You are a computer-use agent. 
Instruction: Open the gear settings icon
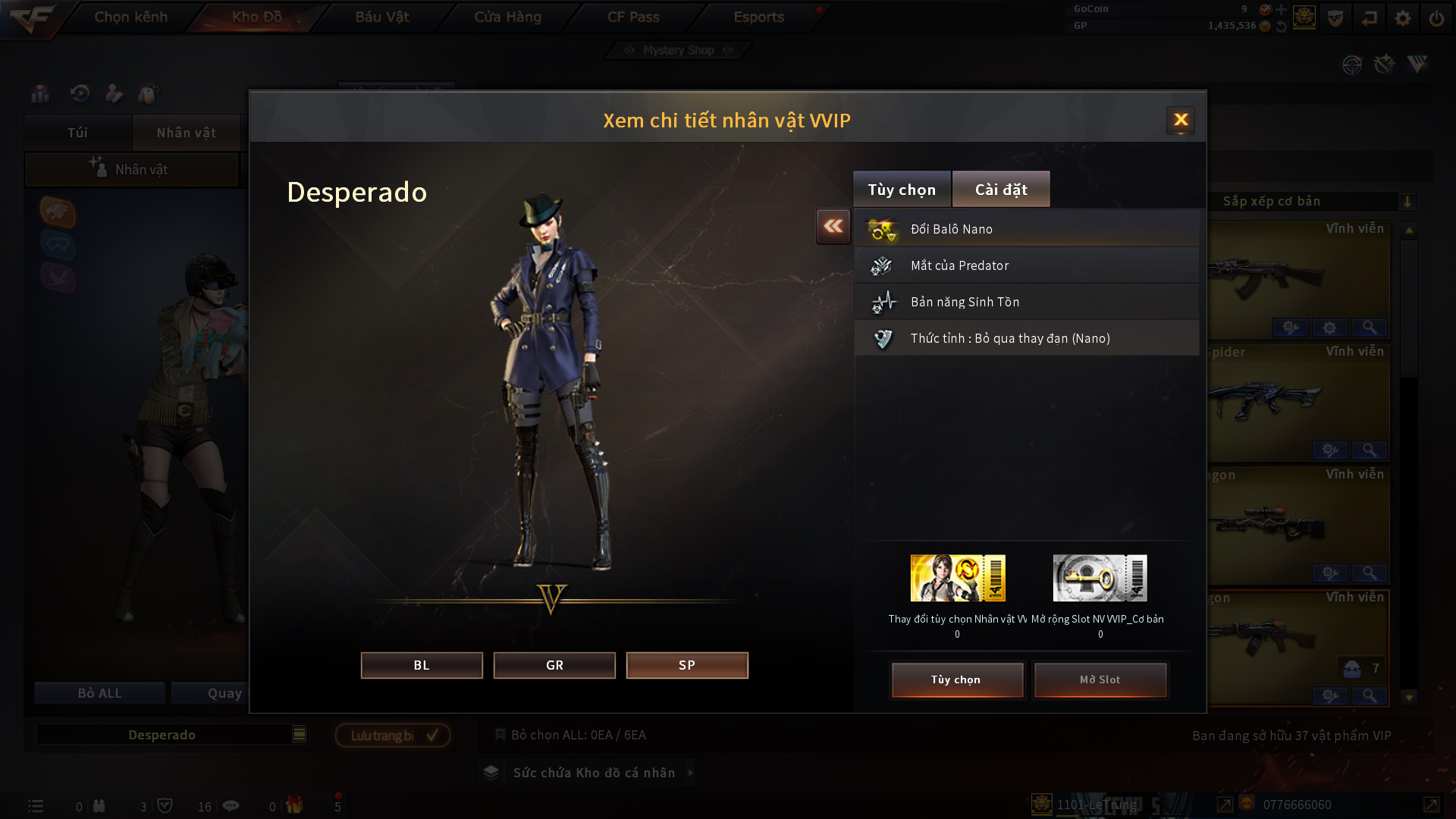(1402, 18)
